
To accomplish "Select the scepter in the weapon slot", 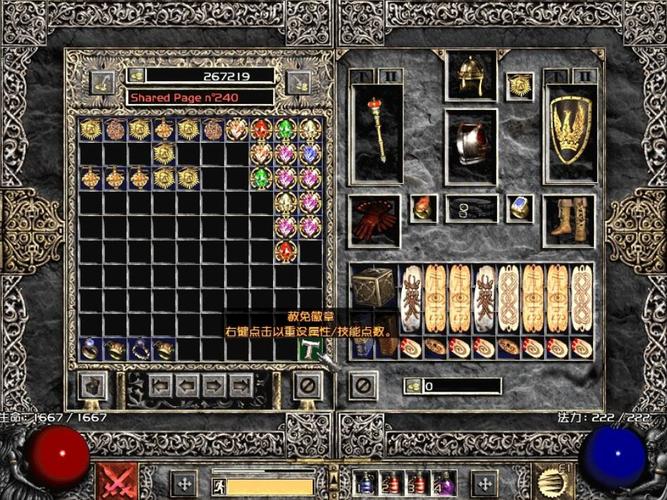I will [x=378, y=132].
